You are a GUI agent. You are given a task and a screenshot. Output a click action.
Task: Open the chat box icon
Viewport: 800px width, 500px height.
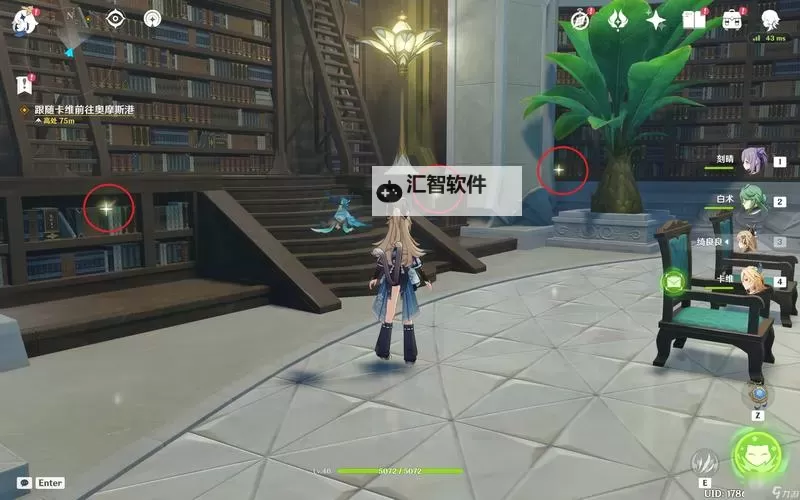[x=24, y=482]
